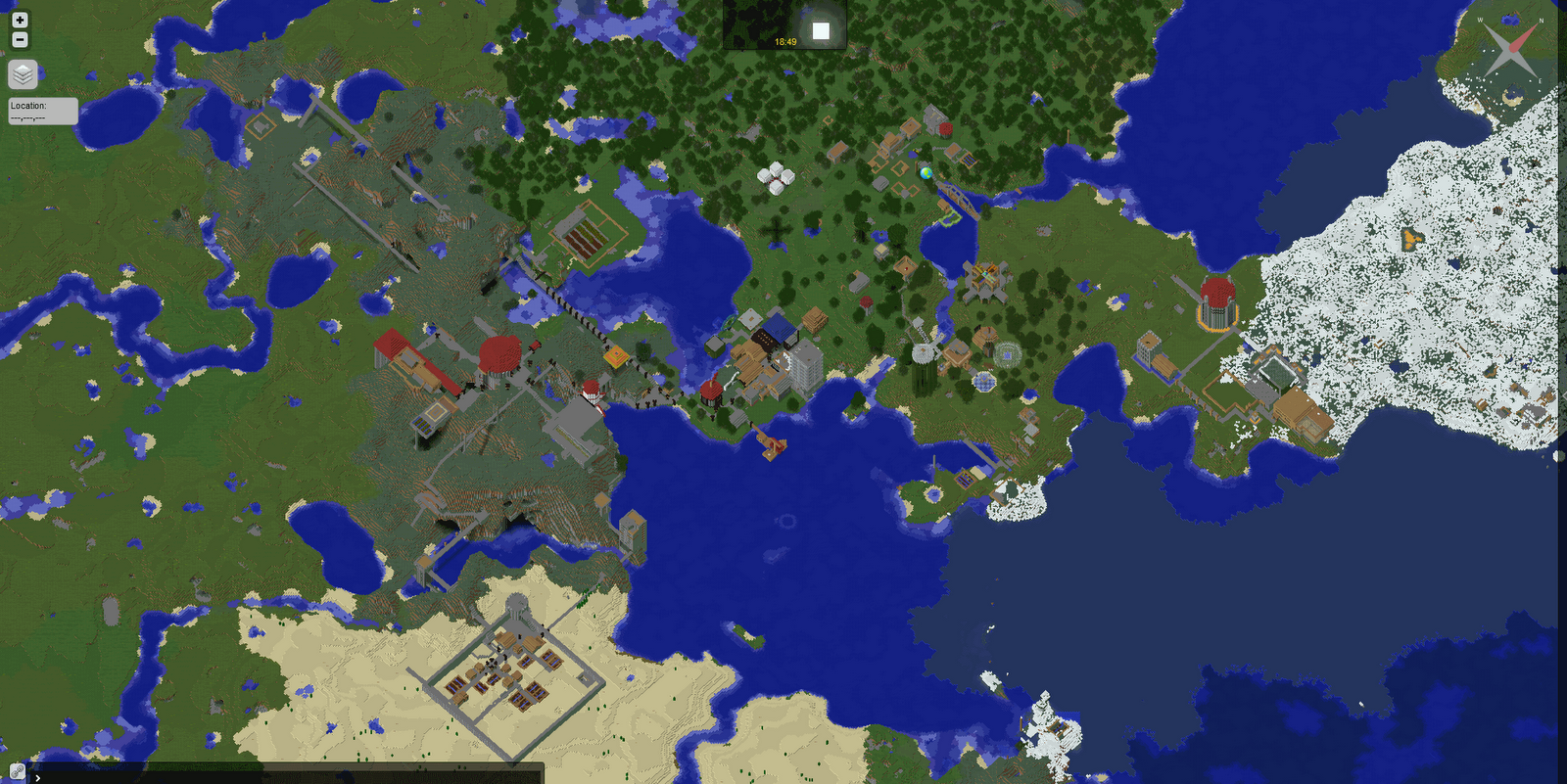Click the lighthouse tower west of the lake
Viewport: 1567px width, 784px height.
pos(591,392)
